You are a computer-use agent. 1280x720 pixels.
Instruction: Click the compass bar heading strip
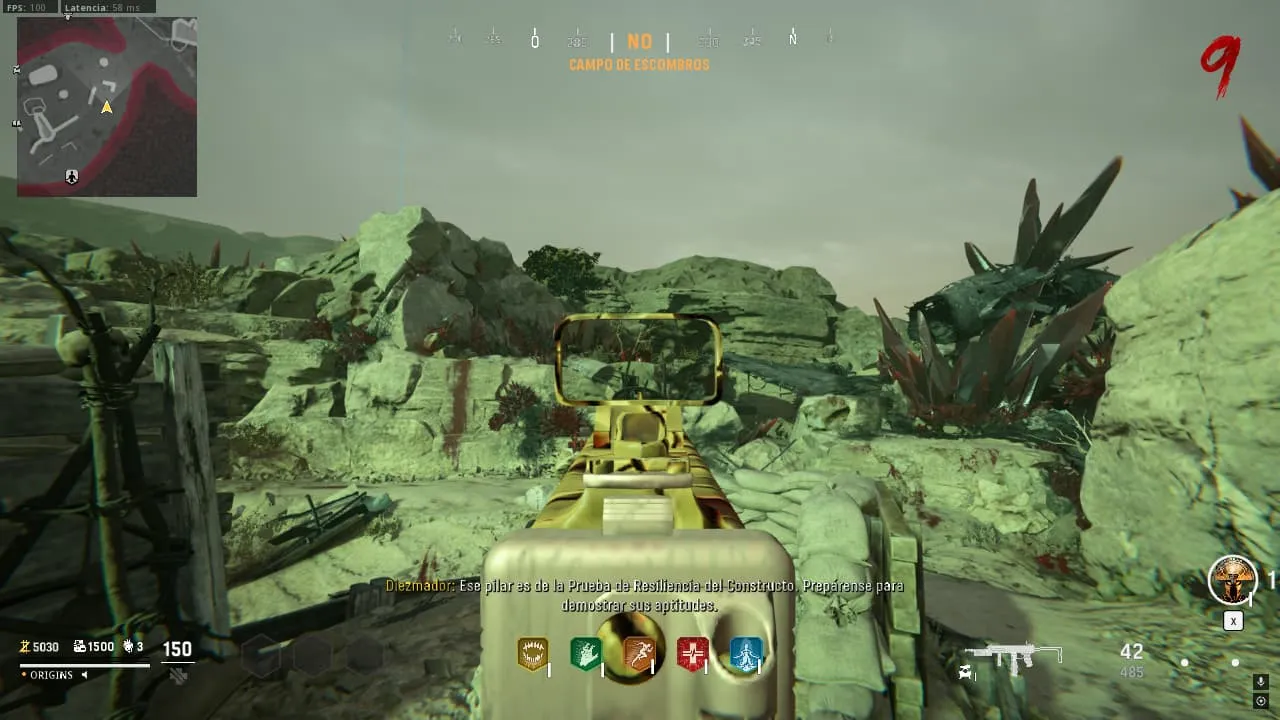click(x=640, y=41)
